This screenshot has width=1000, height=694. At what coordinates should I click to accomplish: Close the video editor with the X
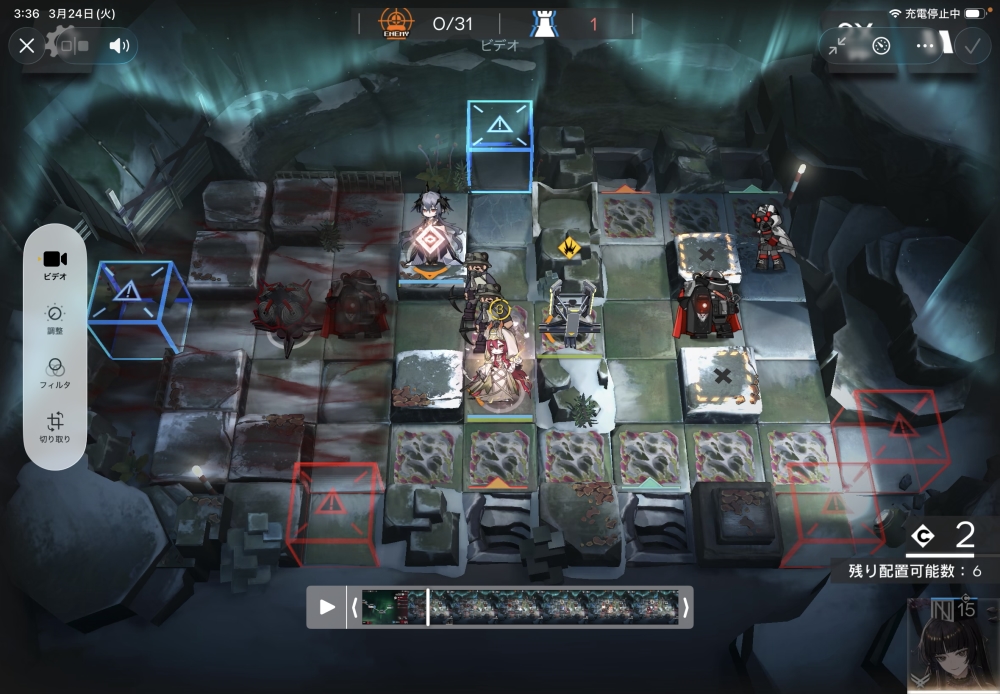point(27,45)
